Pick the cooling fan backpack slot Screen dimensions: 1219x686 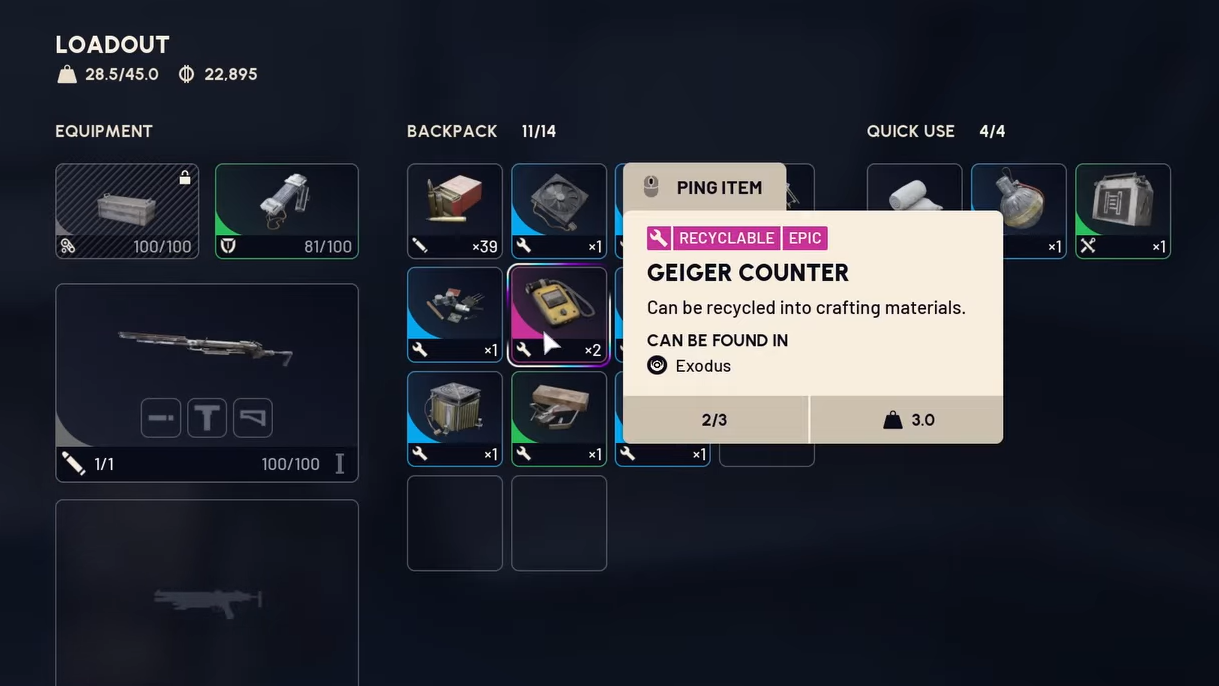pos(558,211)
